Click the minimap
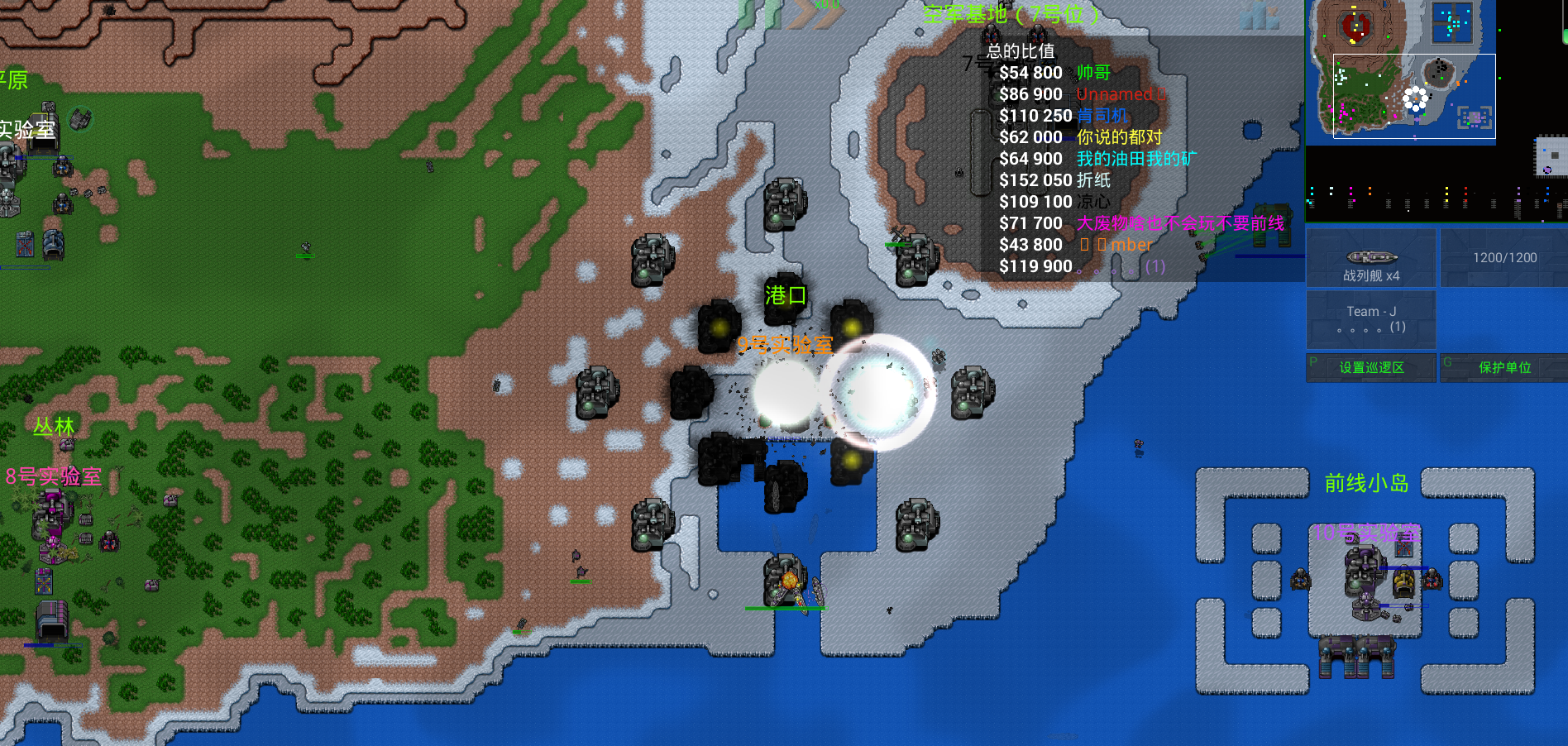This screenshot has height=746, width=1568. click(1401, 71)
